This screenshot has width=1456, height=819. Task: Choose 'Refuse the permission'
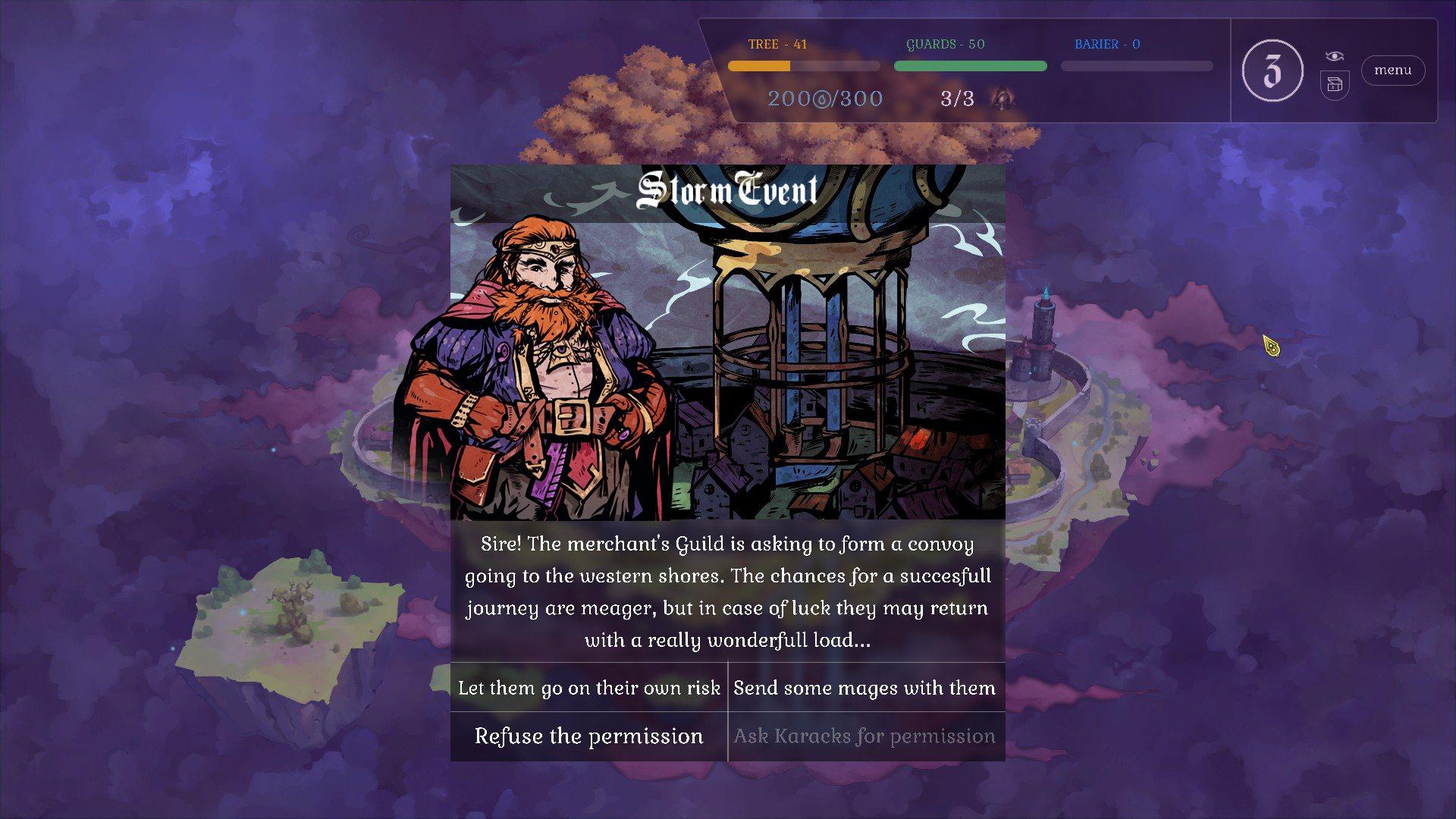(588, 736)
